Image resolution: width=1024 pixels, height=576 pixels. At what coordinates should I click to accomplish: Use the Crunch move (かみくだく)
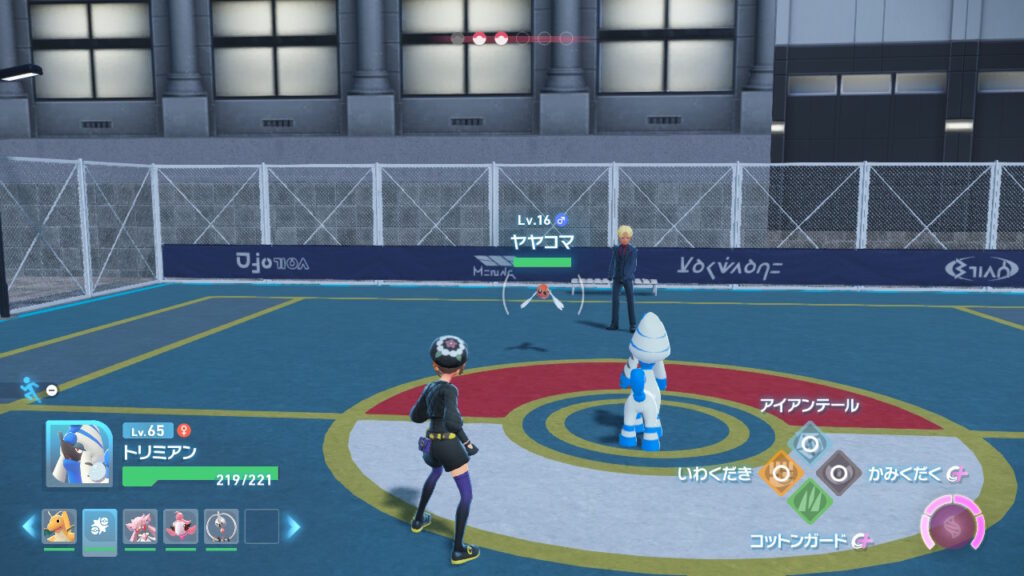(837, 472)
